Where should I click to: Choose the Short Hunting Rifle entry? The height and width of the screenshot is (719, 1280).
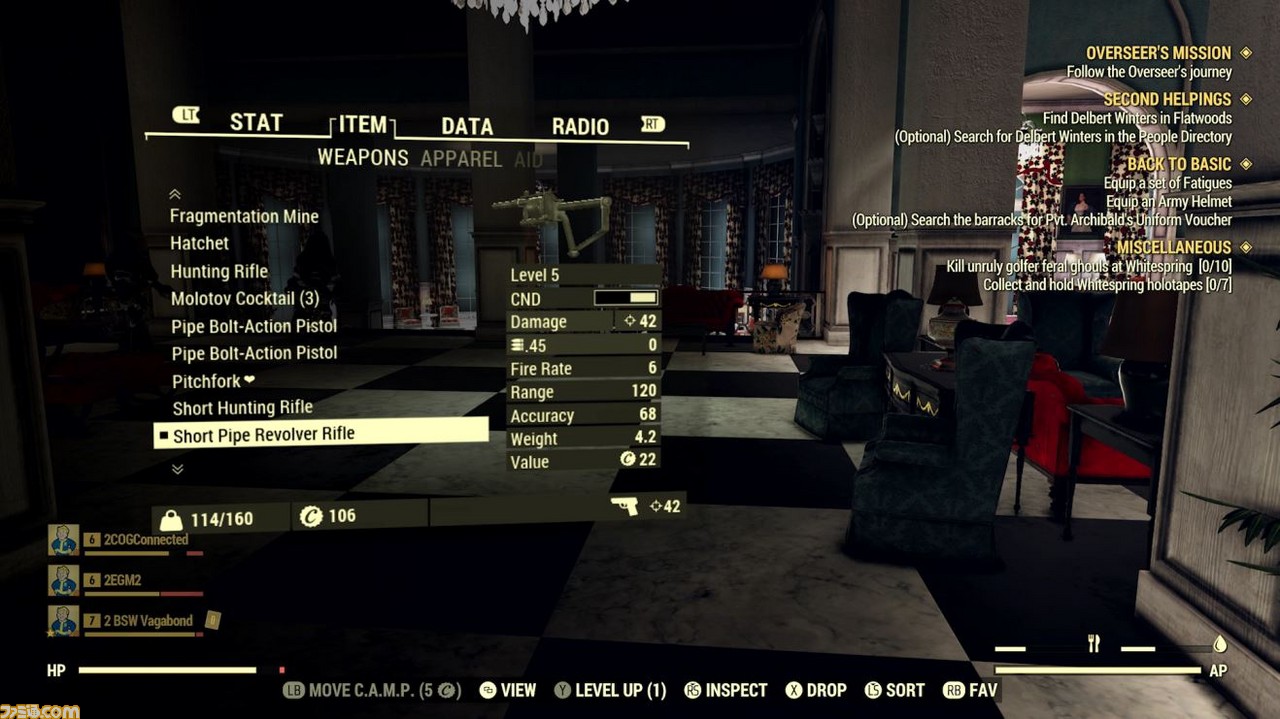242,408
